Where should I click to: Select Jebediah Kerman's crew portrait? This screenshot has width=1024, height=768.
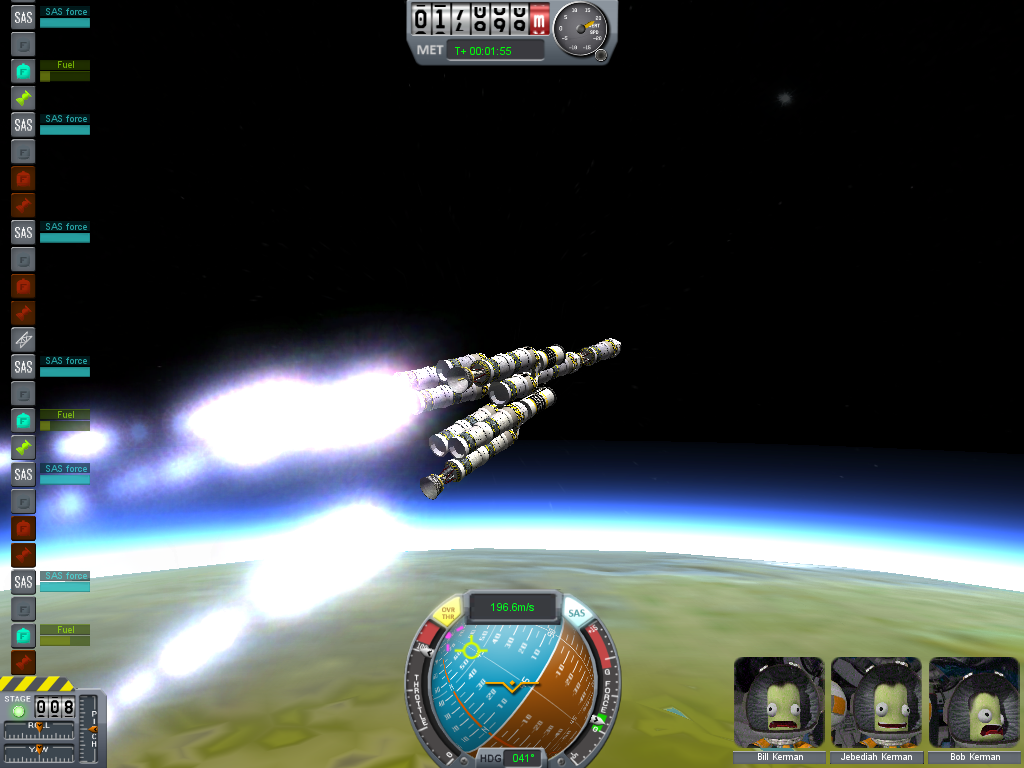tap(877, 702)
